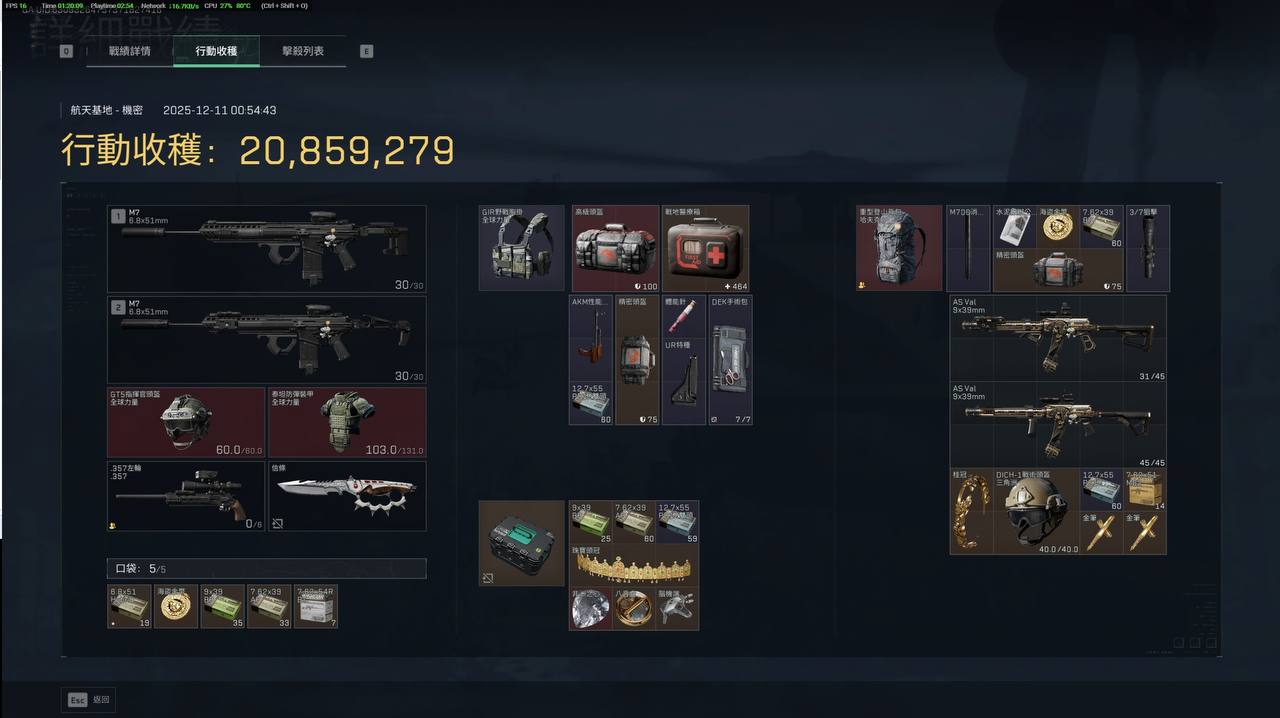Select the Titan bulletproof armor slot
The image size is (1280, 718).
(347, 422)
